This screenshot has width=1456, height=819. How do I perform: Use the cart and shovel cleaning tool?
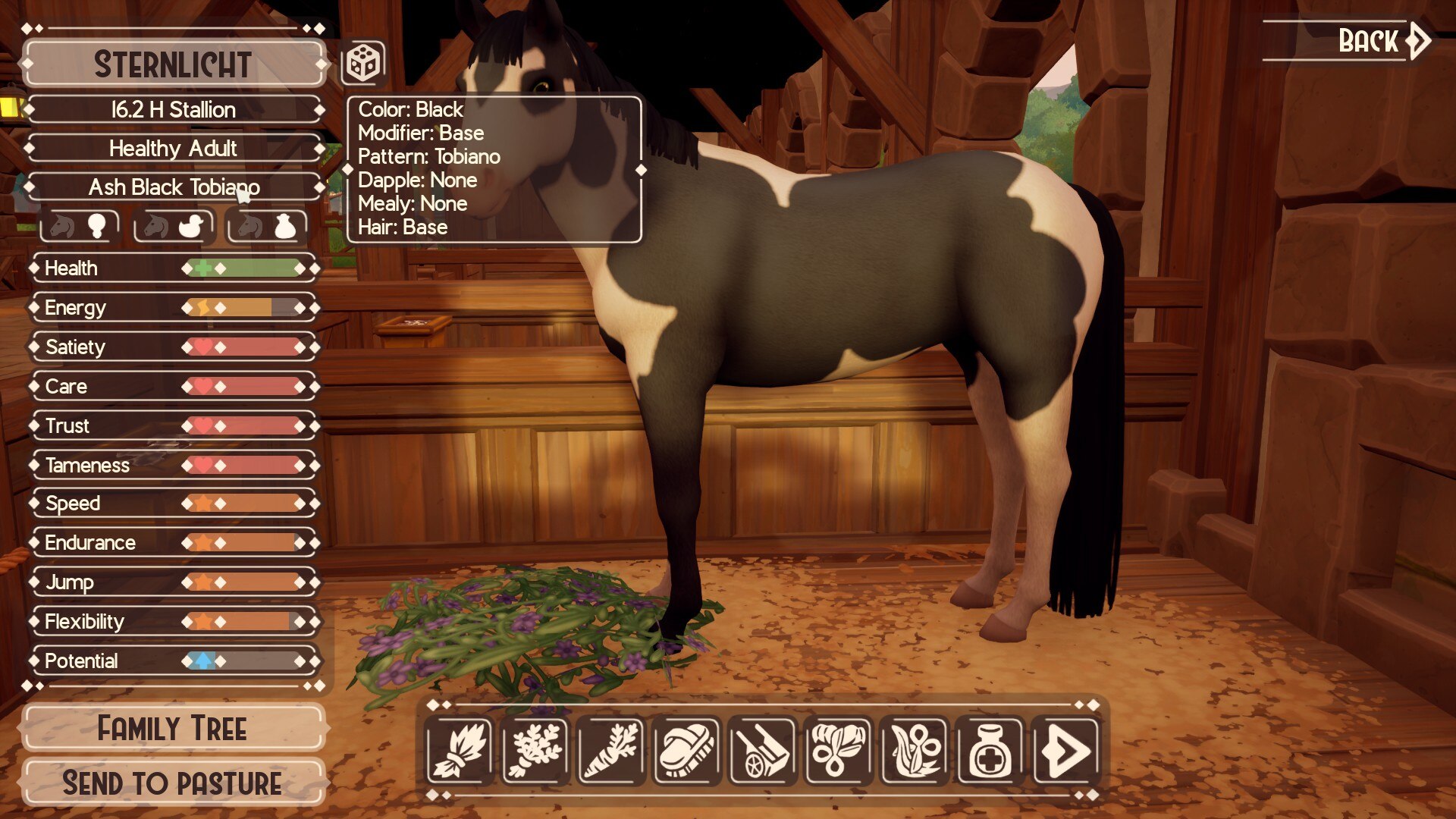tap(763, 751)
